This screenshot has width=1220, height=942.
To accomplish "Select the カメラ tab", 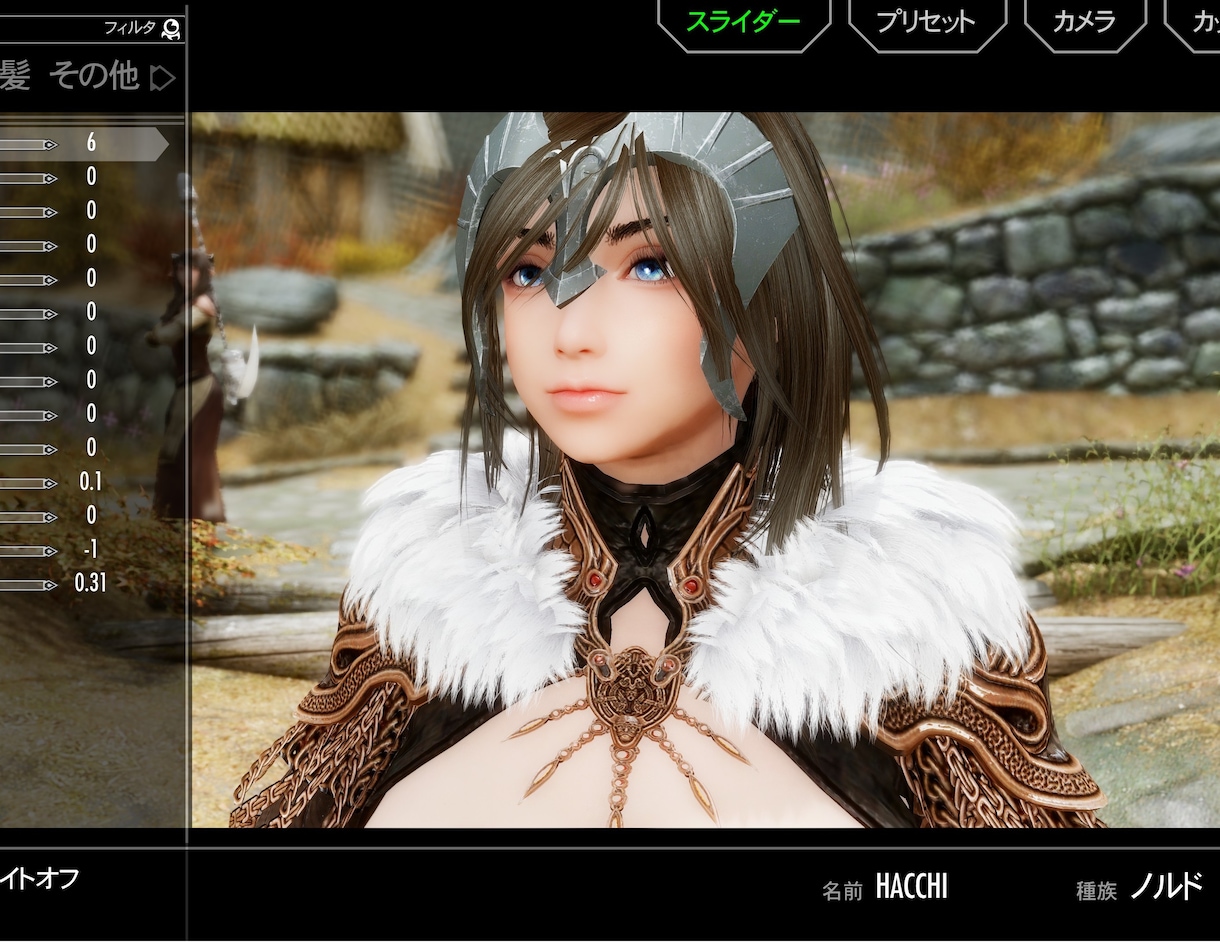I will coord(1084,21).
